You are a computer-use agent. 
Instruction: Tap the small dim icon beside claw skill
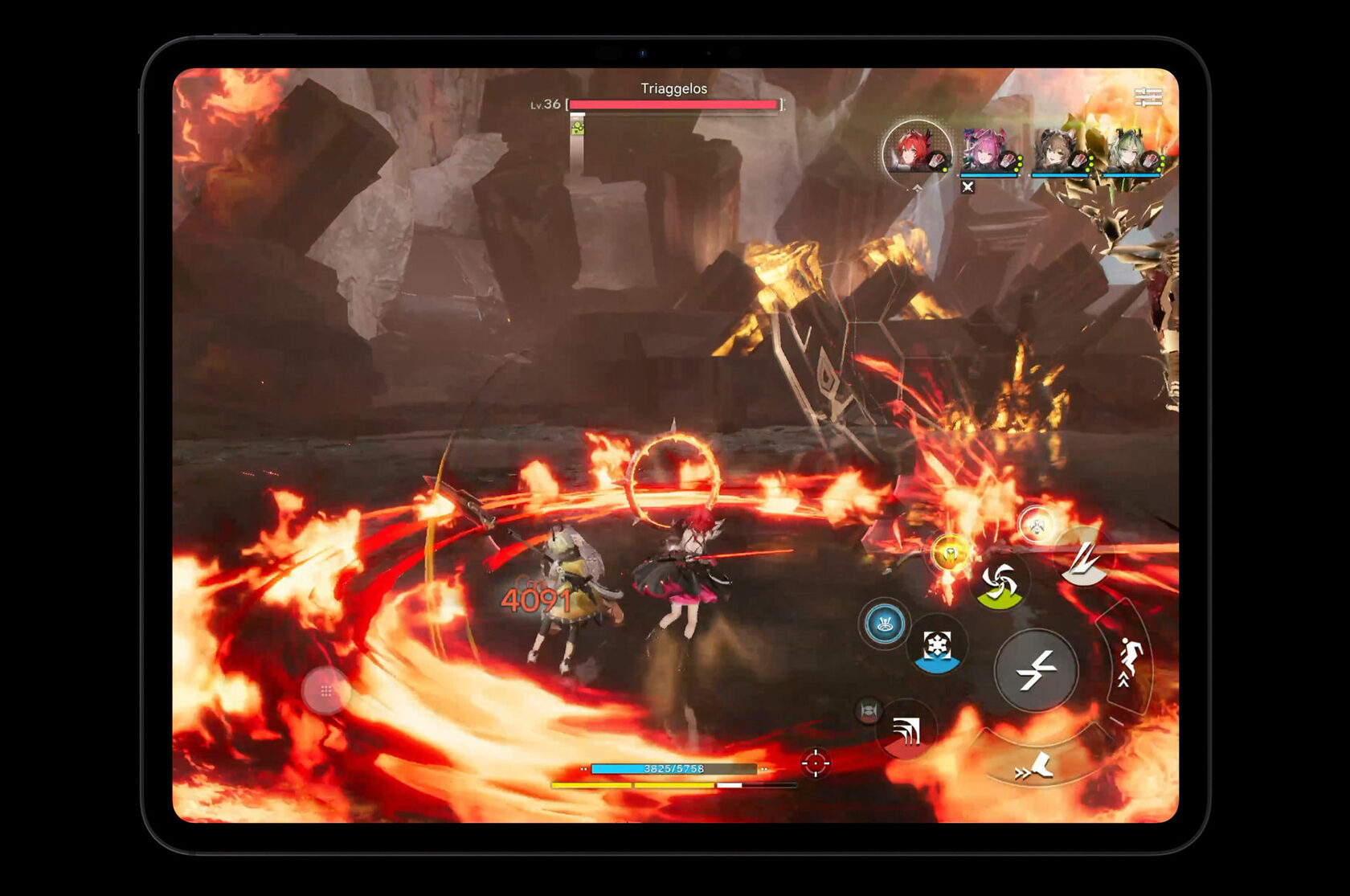[x=868, y=710]
